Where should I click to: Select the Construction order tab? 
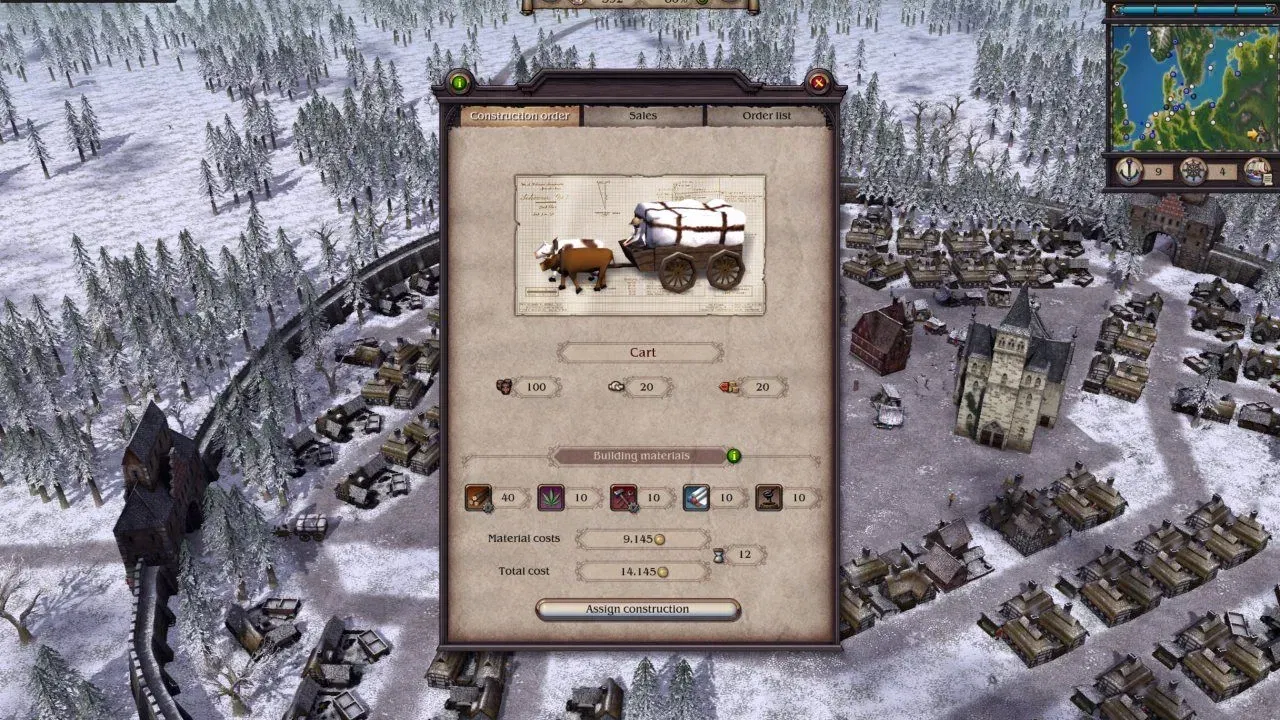520,116
